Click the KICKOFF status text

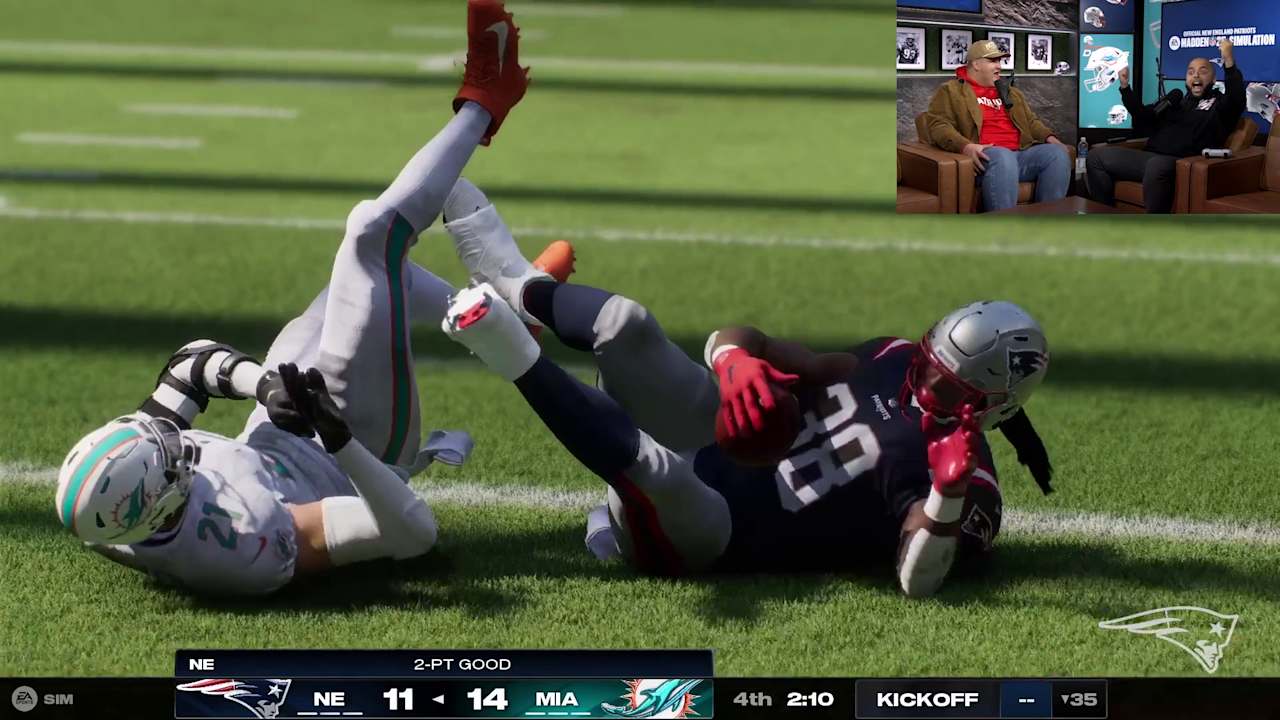click(928, 699)
